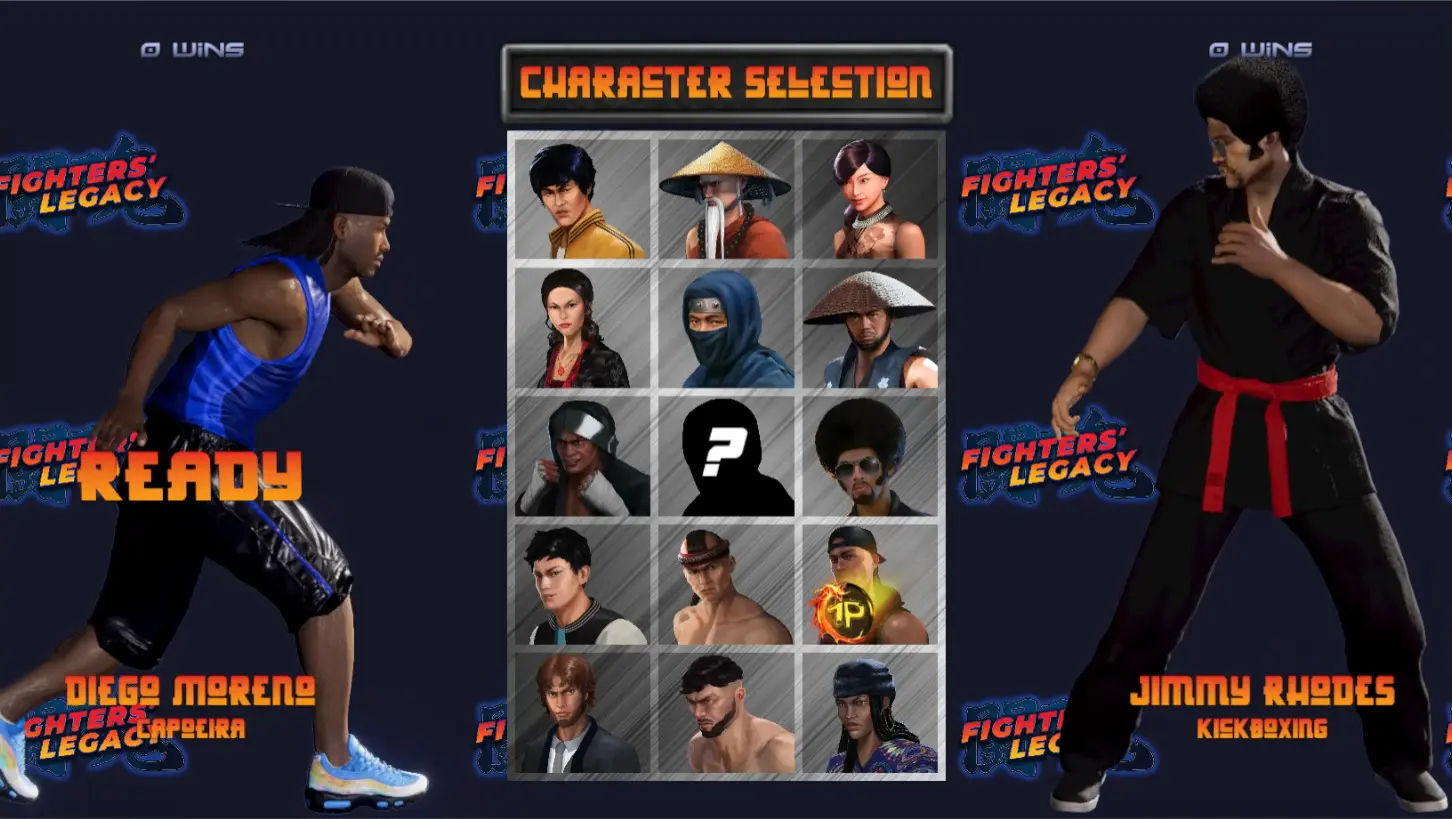Choose the hooded boxer with hand wraps

click(x=581, y=458)
